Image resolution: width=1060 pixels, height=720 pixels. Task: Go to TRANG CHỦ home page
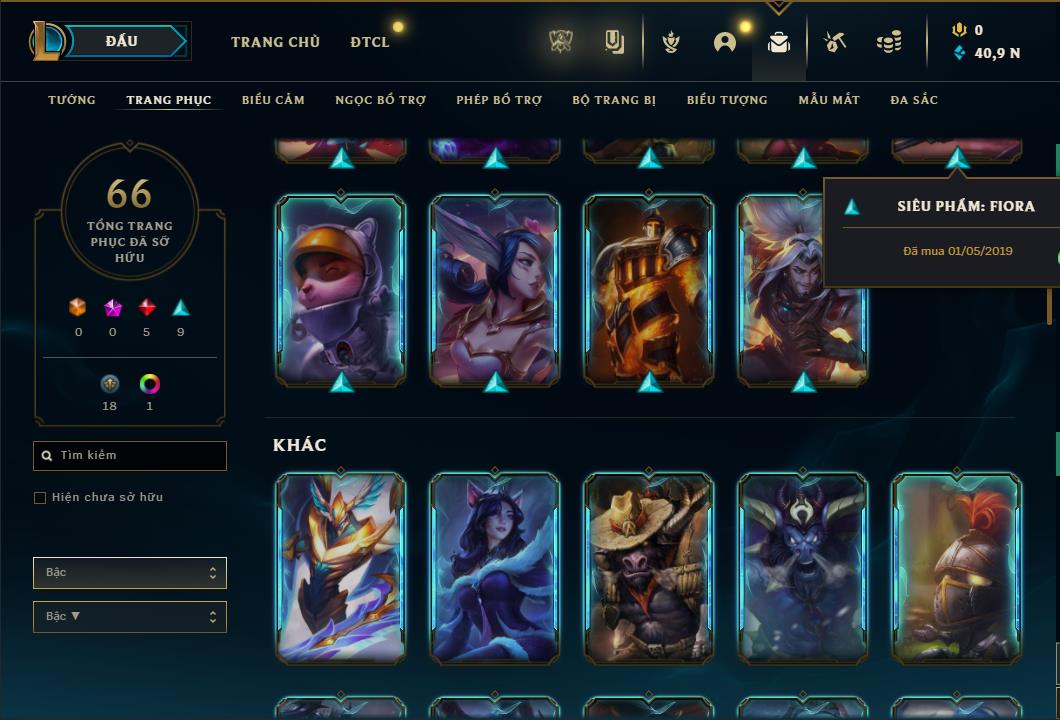point(275,42)
